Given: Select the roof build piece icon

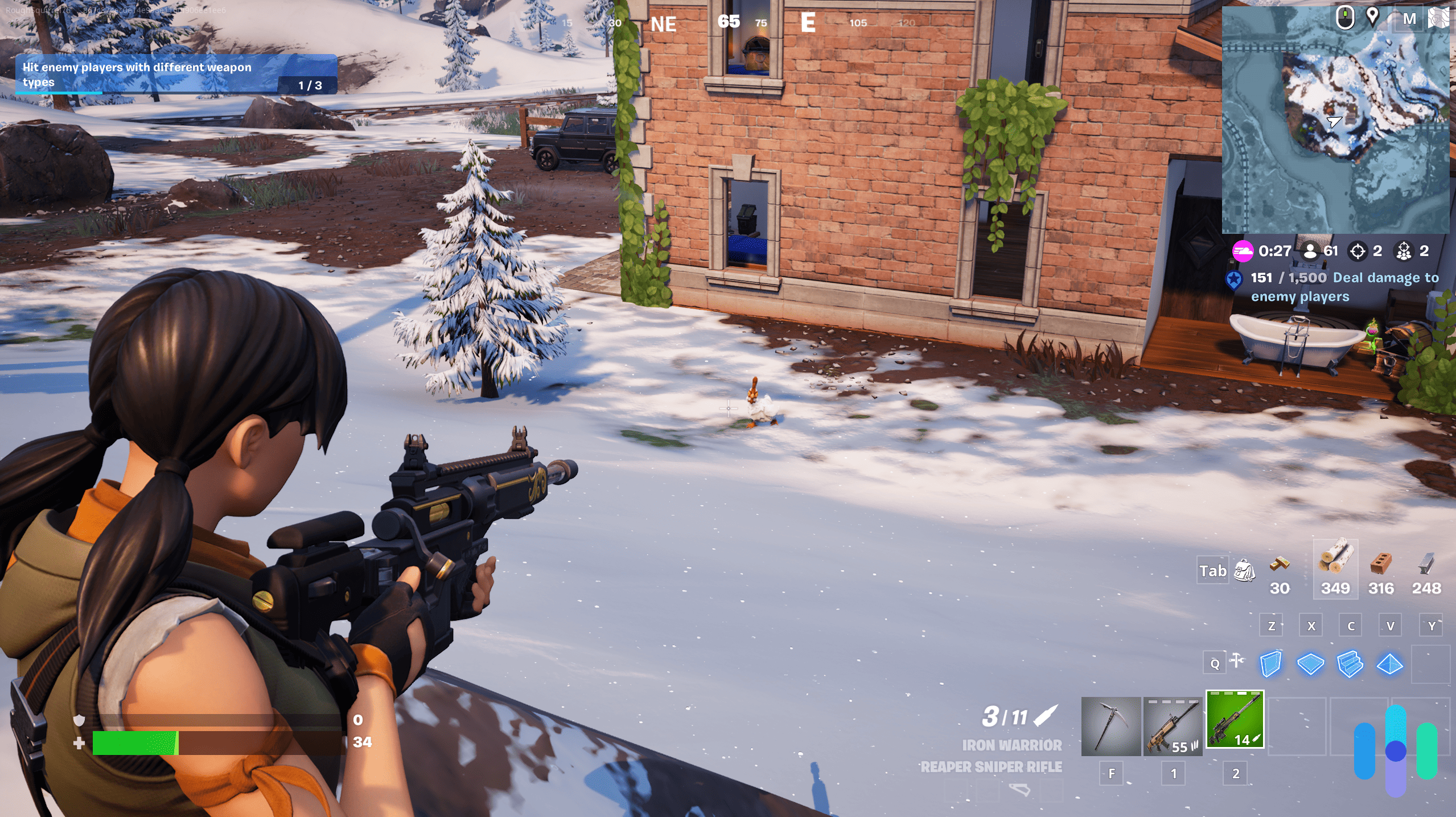Looking at the screenshot, I should point(1390,664).
